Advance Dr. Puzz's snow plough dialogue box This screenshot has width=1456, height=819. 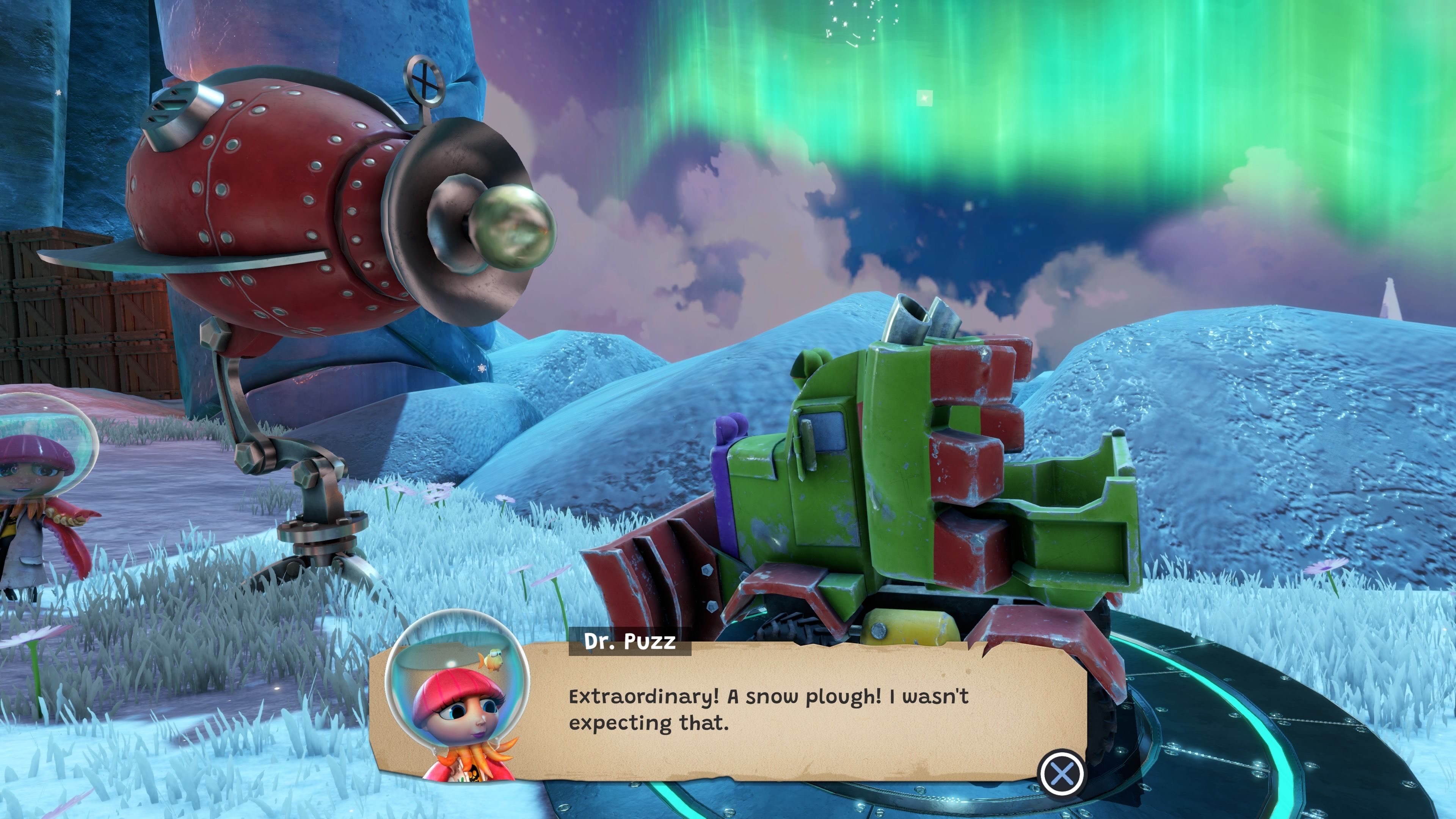[1062, 773]
